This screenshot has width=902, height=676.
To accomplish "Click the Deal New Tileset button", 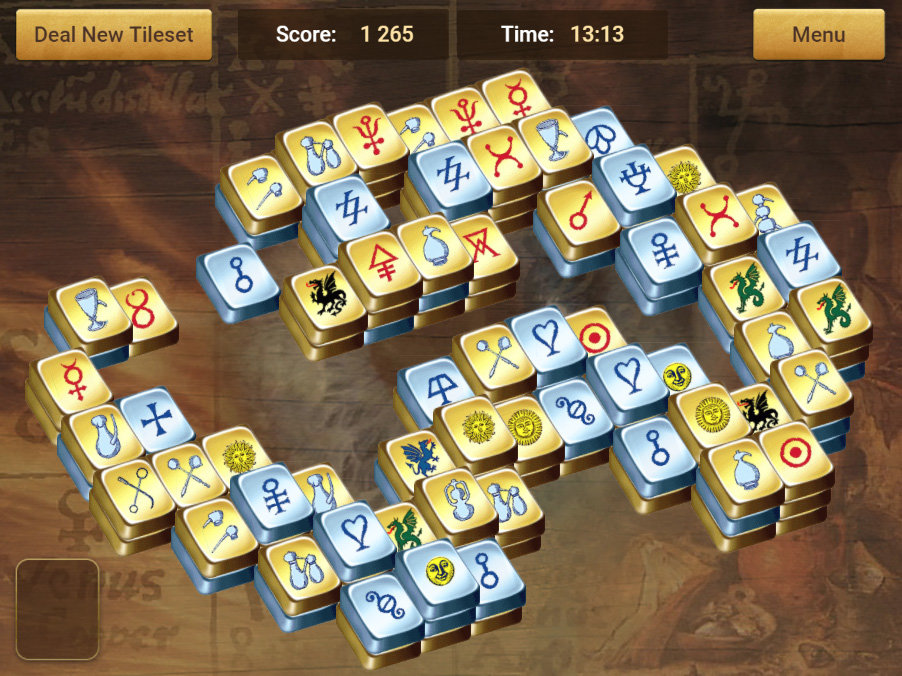I will coord(114,34).
